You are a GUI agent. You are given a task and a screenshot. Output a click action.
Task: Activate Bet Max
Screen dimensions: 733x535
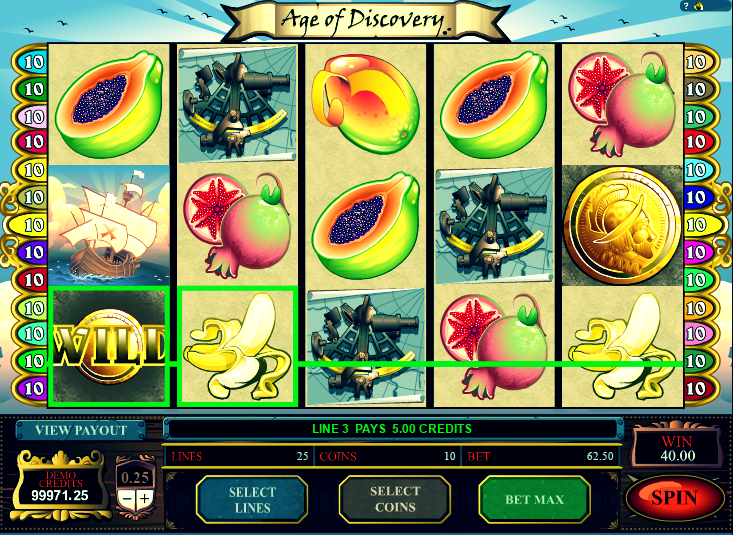535,499
